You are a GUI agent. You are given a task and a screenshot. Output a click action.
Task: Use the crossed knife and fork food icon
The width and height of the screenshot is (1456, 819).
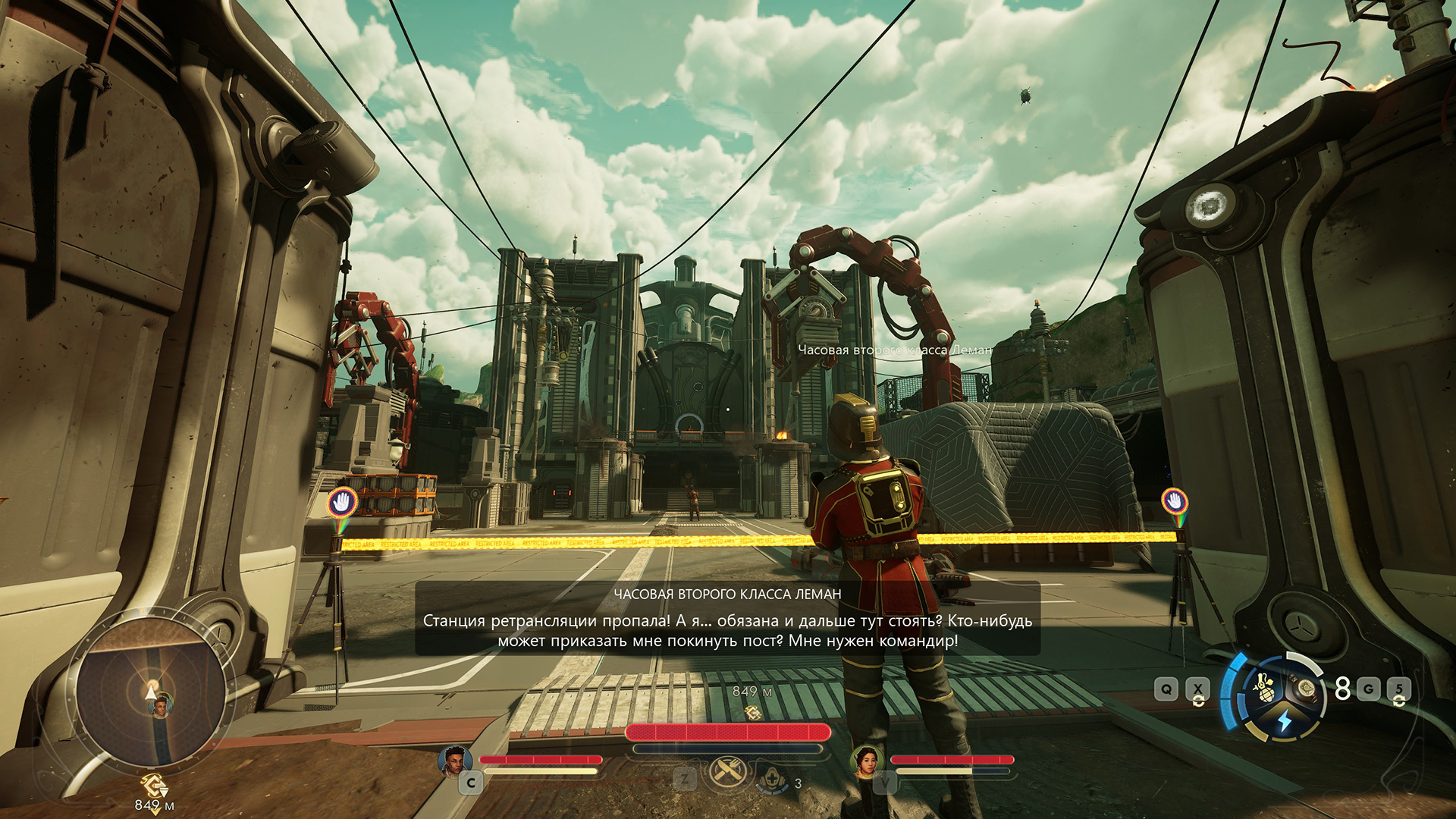(x=728, y=772)
